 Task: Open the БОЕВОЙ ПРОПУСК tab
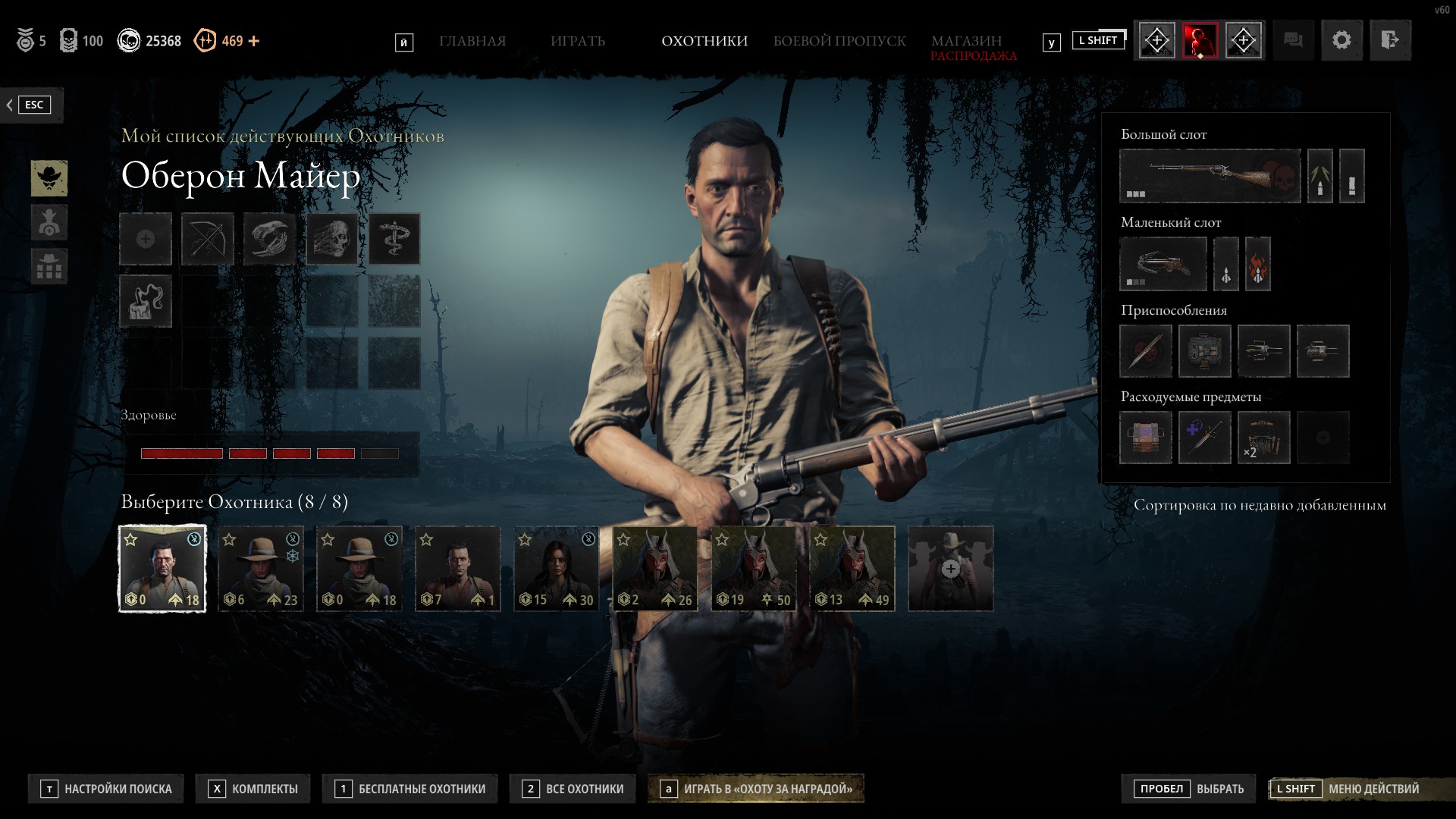[839, 41]
